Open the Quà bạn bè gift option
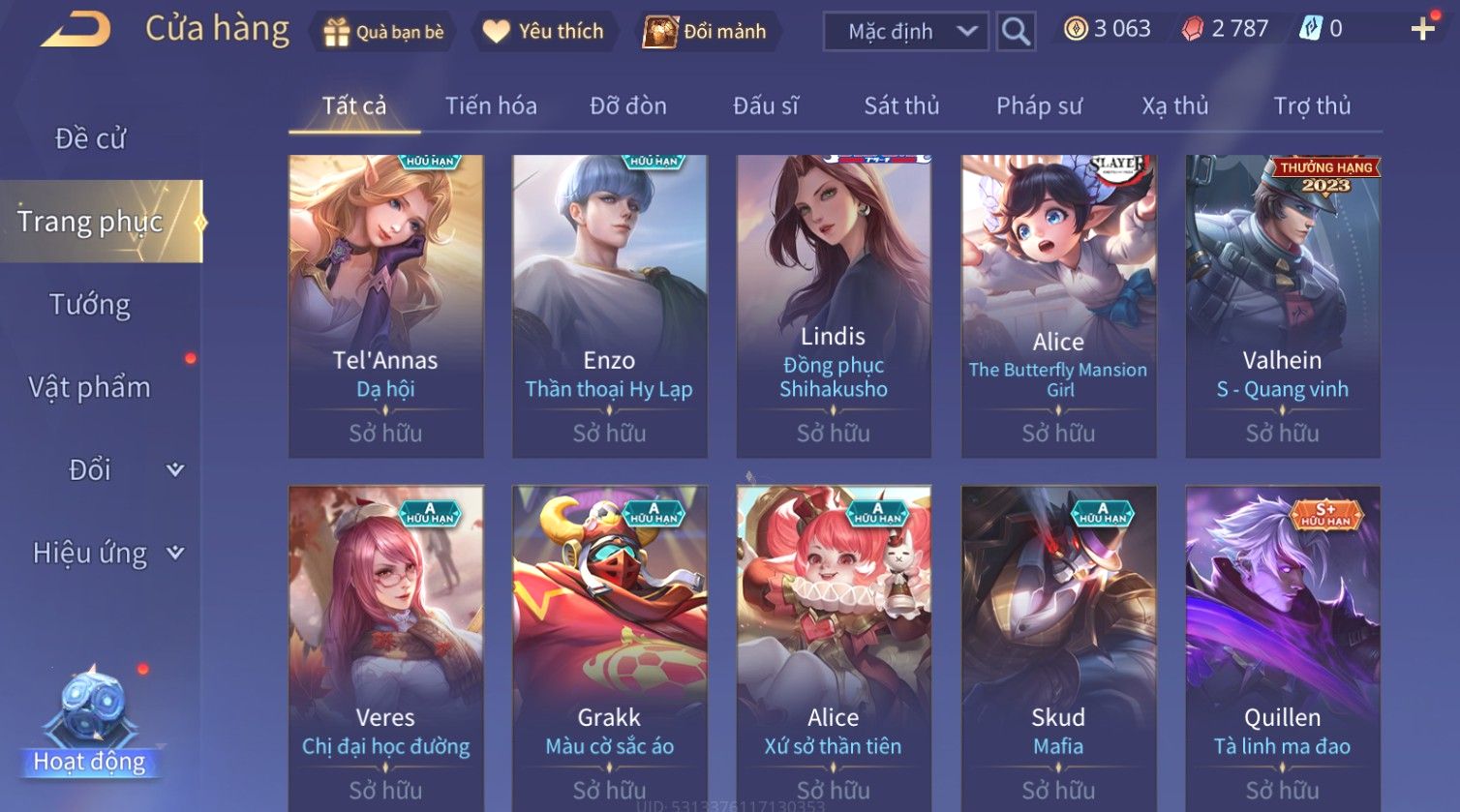 (382, 32)
